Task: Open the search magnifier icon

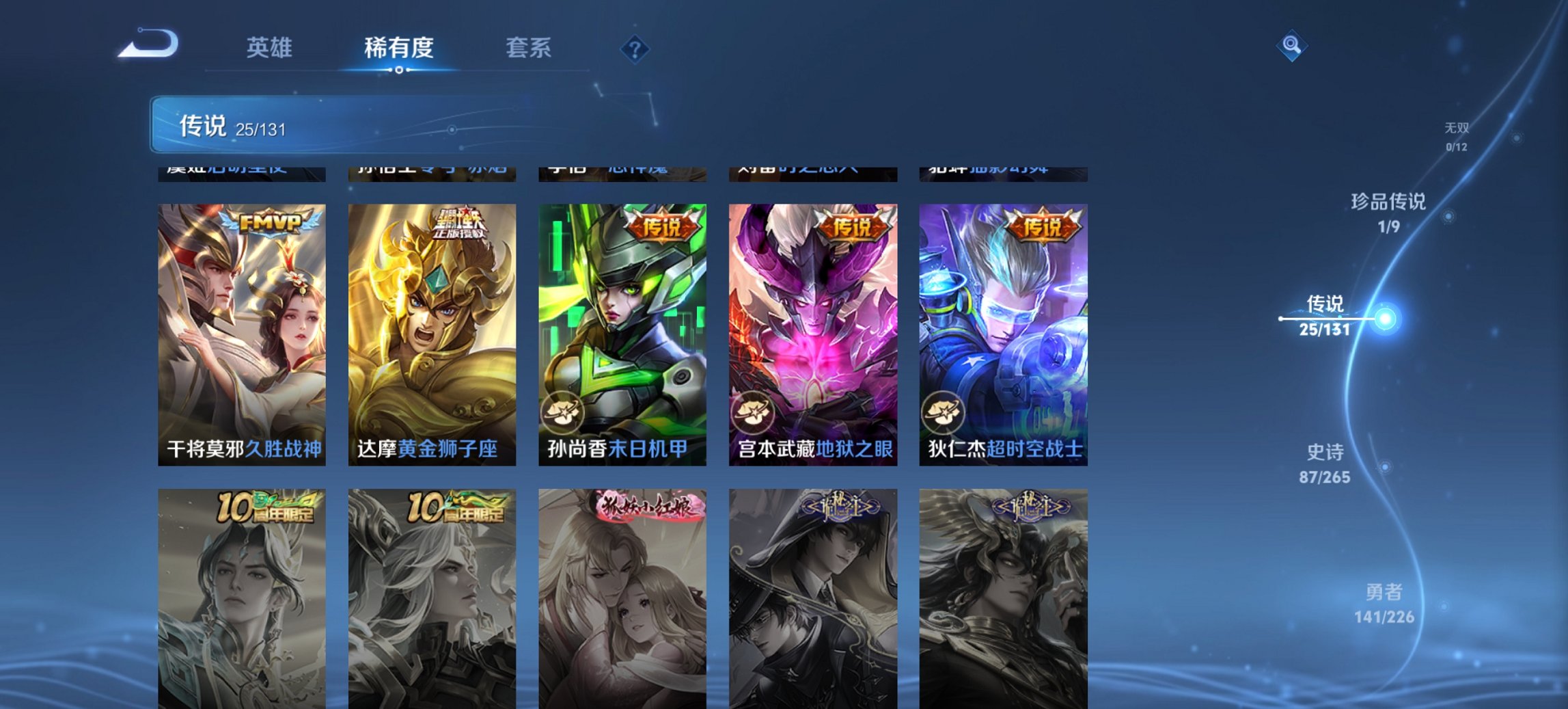Action: click(x=1290, y=46)
